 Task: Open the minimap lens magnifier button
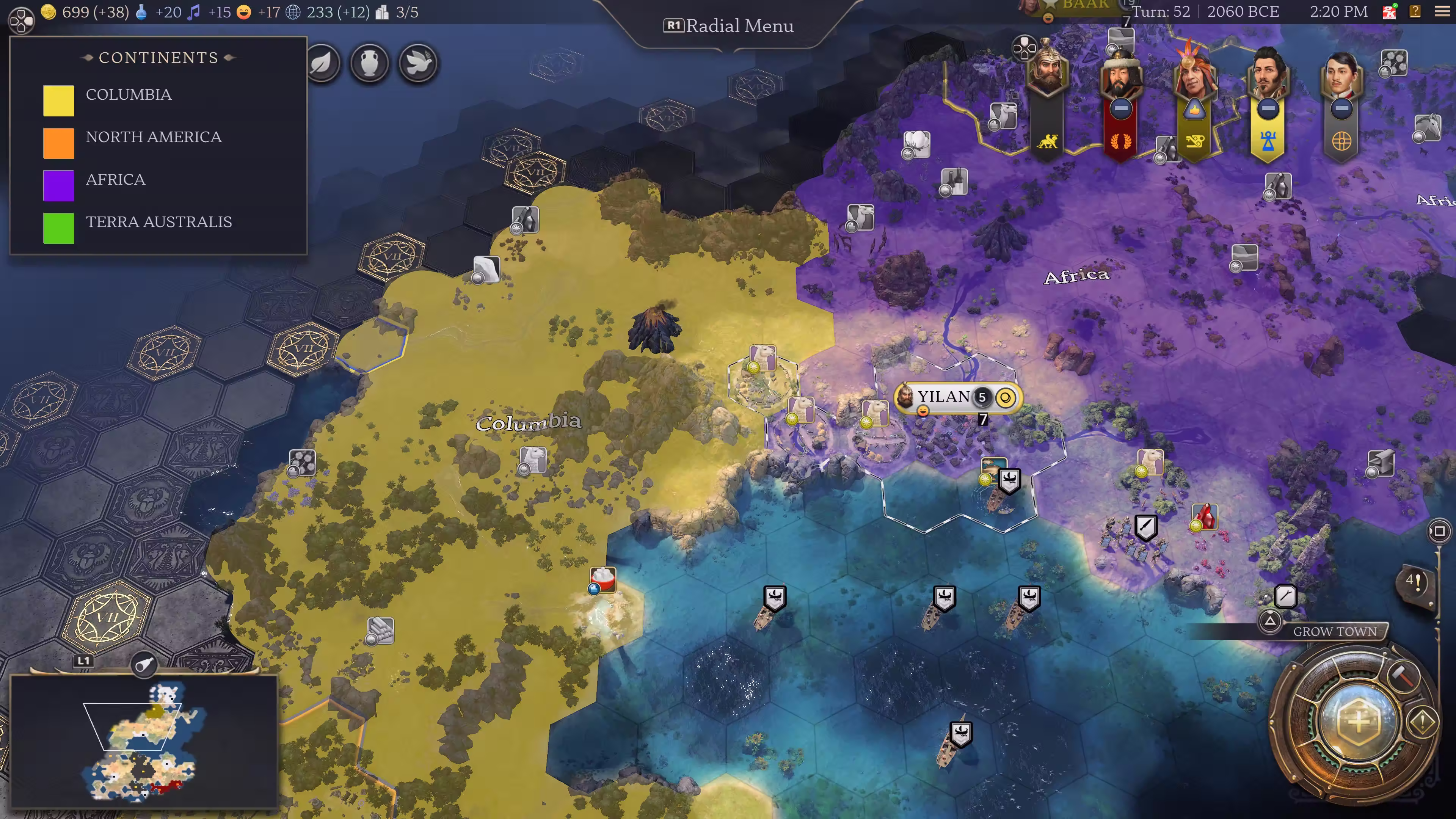tap(144, 664)
